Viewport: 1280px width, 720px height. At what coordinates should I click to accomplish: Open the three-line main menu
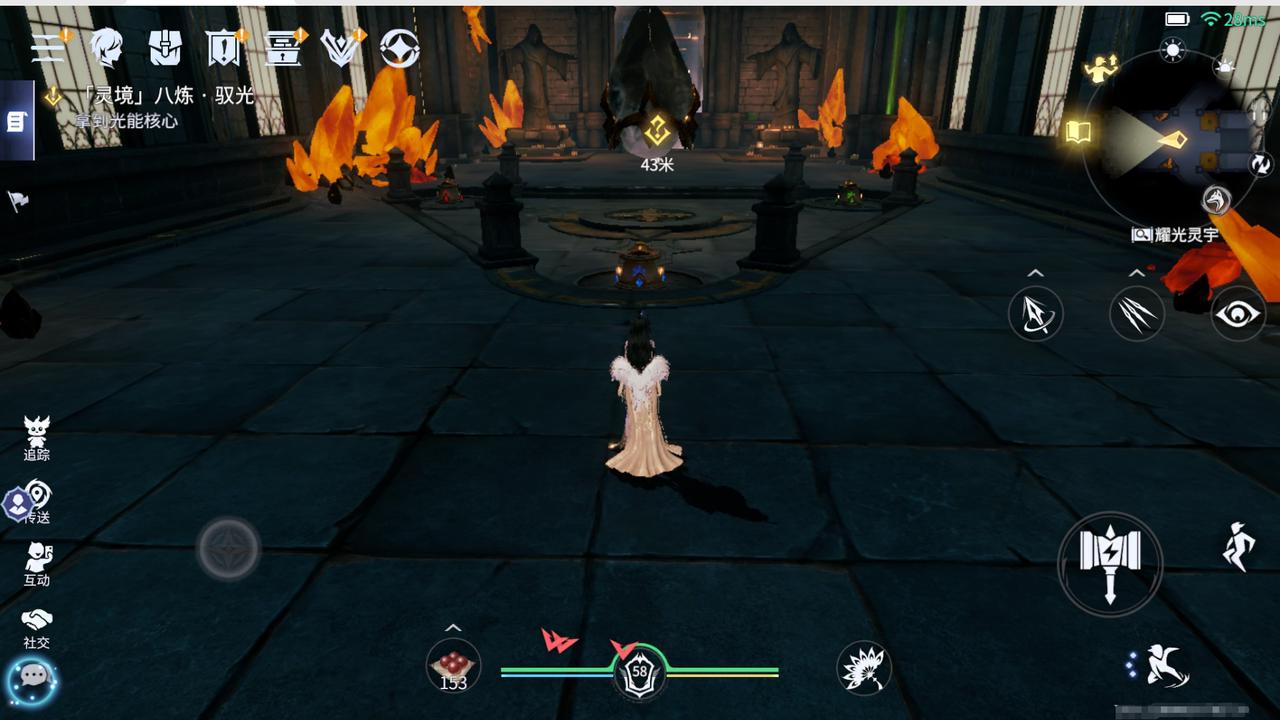47,47
